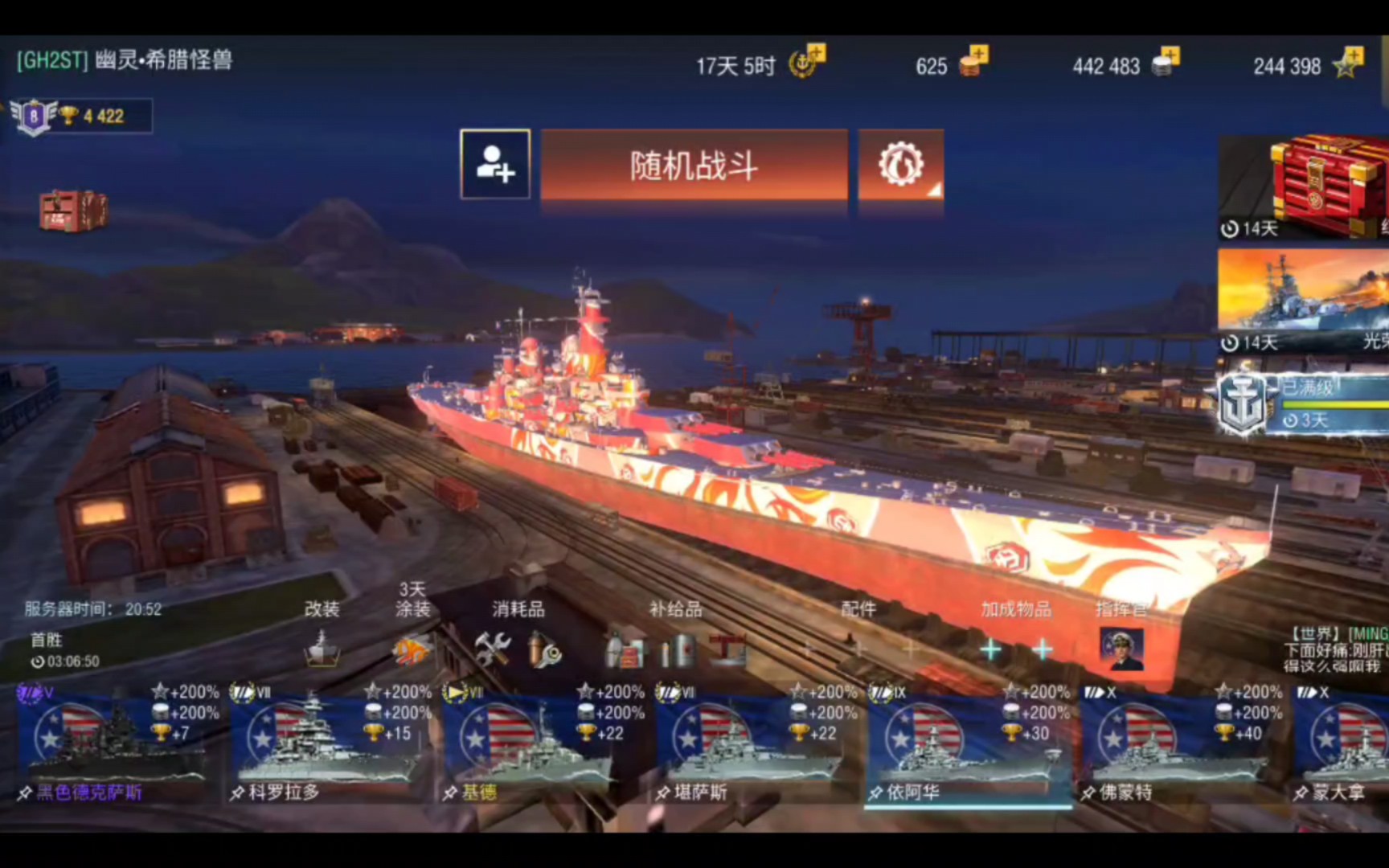
Task: Select the 涂装 camouflage icon
Action: point(412,651)
